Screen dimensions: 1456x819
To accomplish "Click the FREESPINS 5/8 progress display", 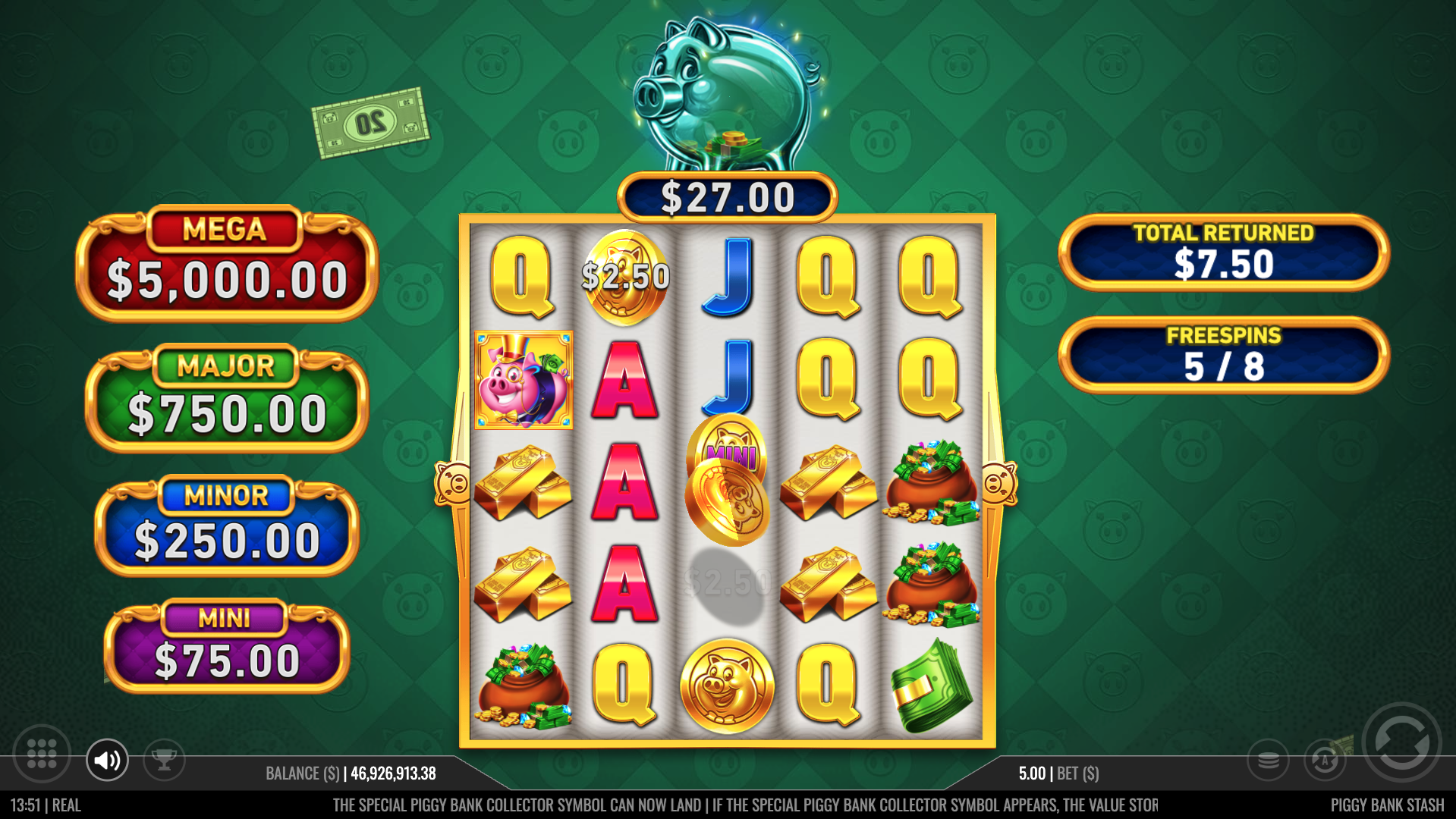I will coord(1223,355).
